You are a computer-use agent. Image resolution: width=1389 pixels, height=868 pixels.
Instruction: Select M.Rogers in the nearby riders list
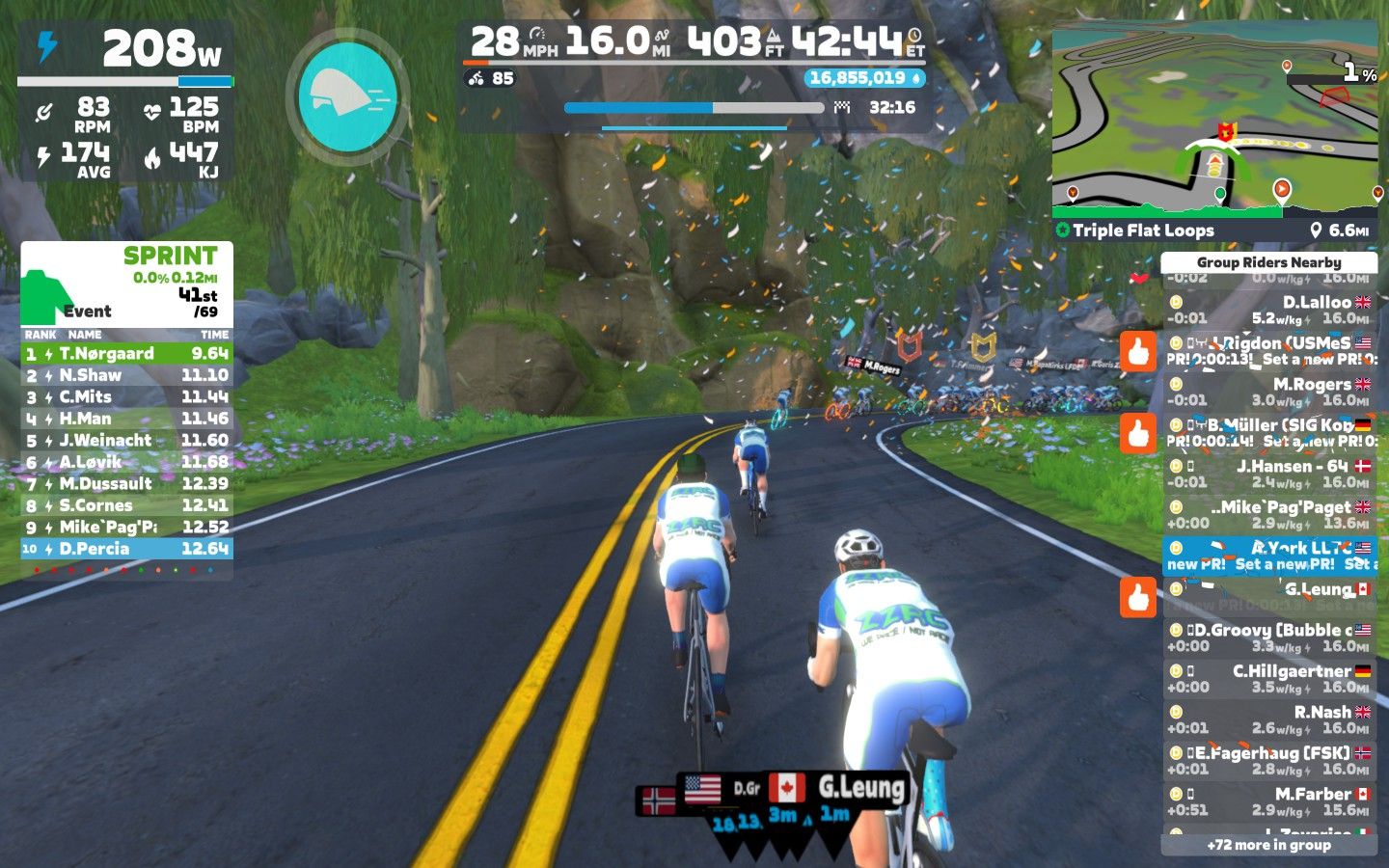[1268, 392]
